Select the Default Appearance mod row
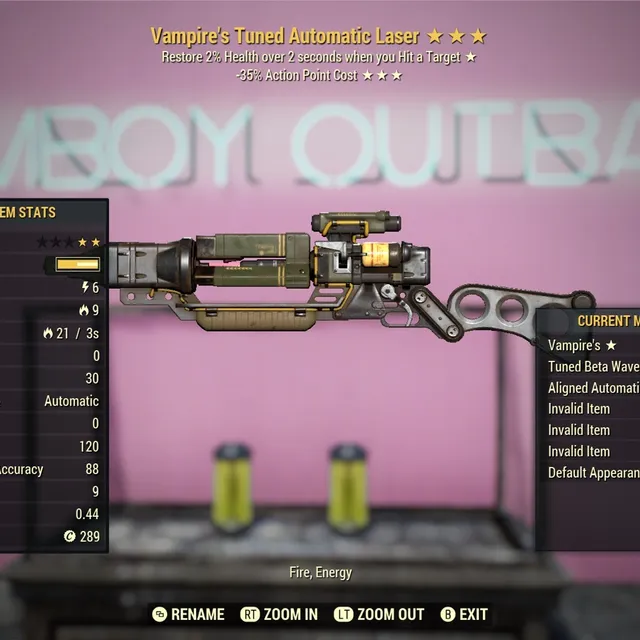The height and width of the screenshot is (640, 640). (x=593, y=473)
